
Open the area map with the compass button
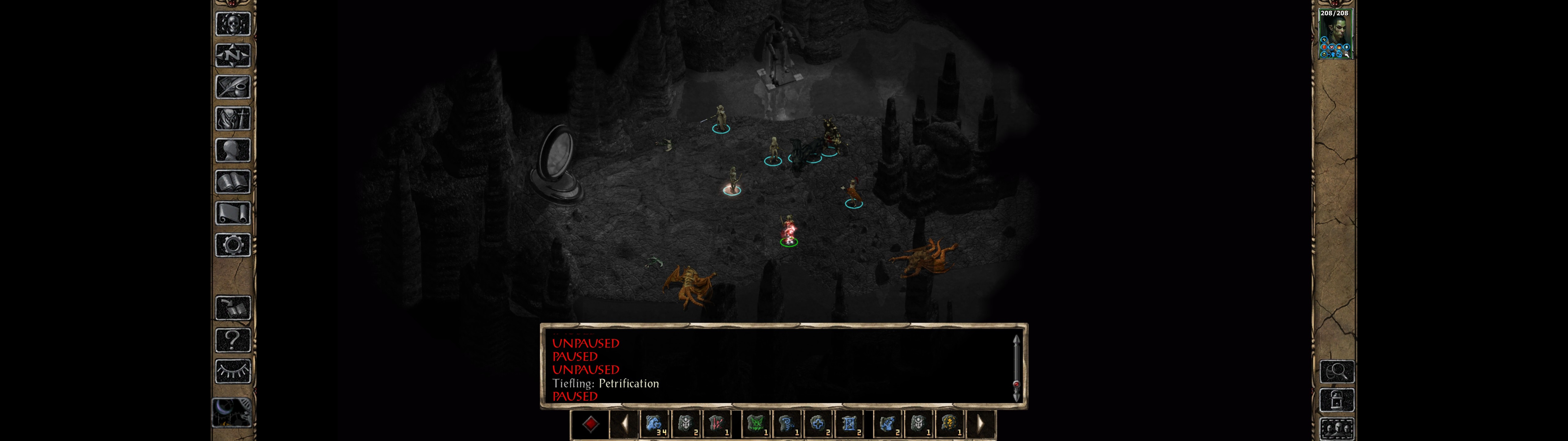233,56
